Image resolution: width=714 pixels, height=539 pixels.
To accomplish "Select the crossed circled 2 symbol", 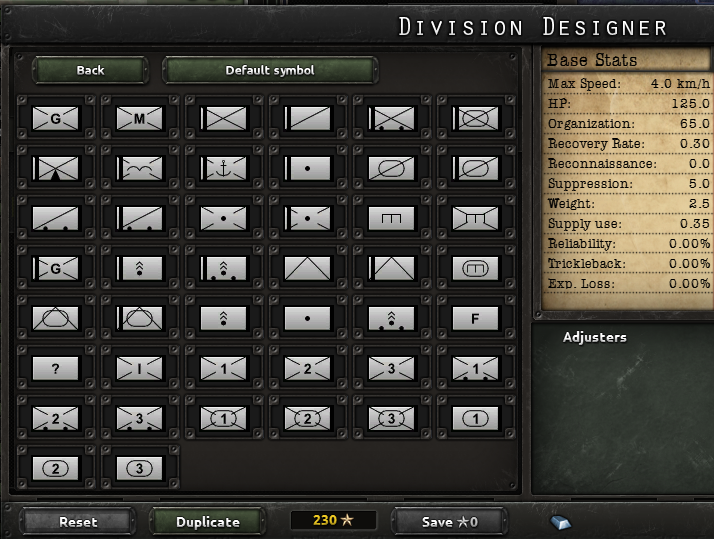I will click(307, 418).
